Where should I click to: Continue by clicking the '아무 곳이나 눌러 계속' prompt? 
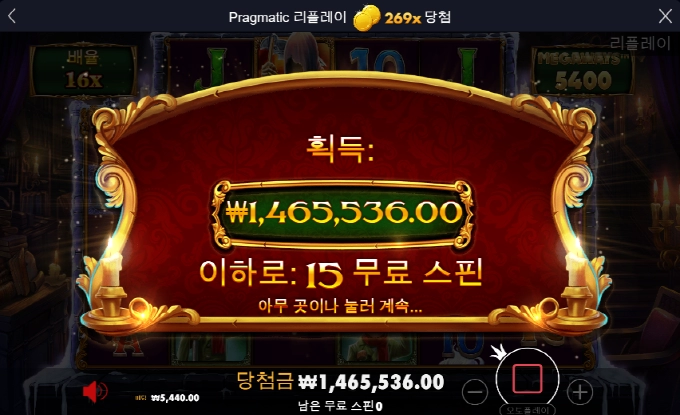(x=340, y=307)
